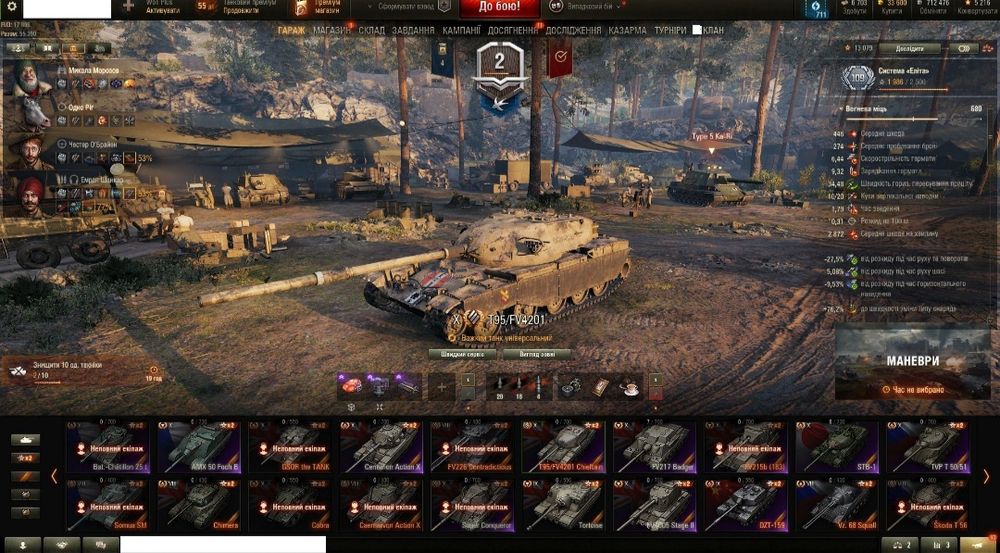1000x553 pixels.
Task: Open the game menu gear icon
Action: click(13, 7)
